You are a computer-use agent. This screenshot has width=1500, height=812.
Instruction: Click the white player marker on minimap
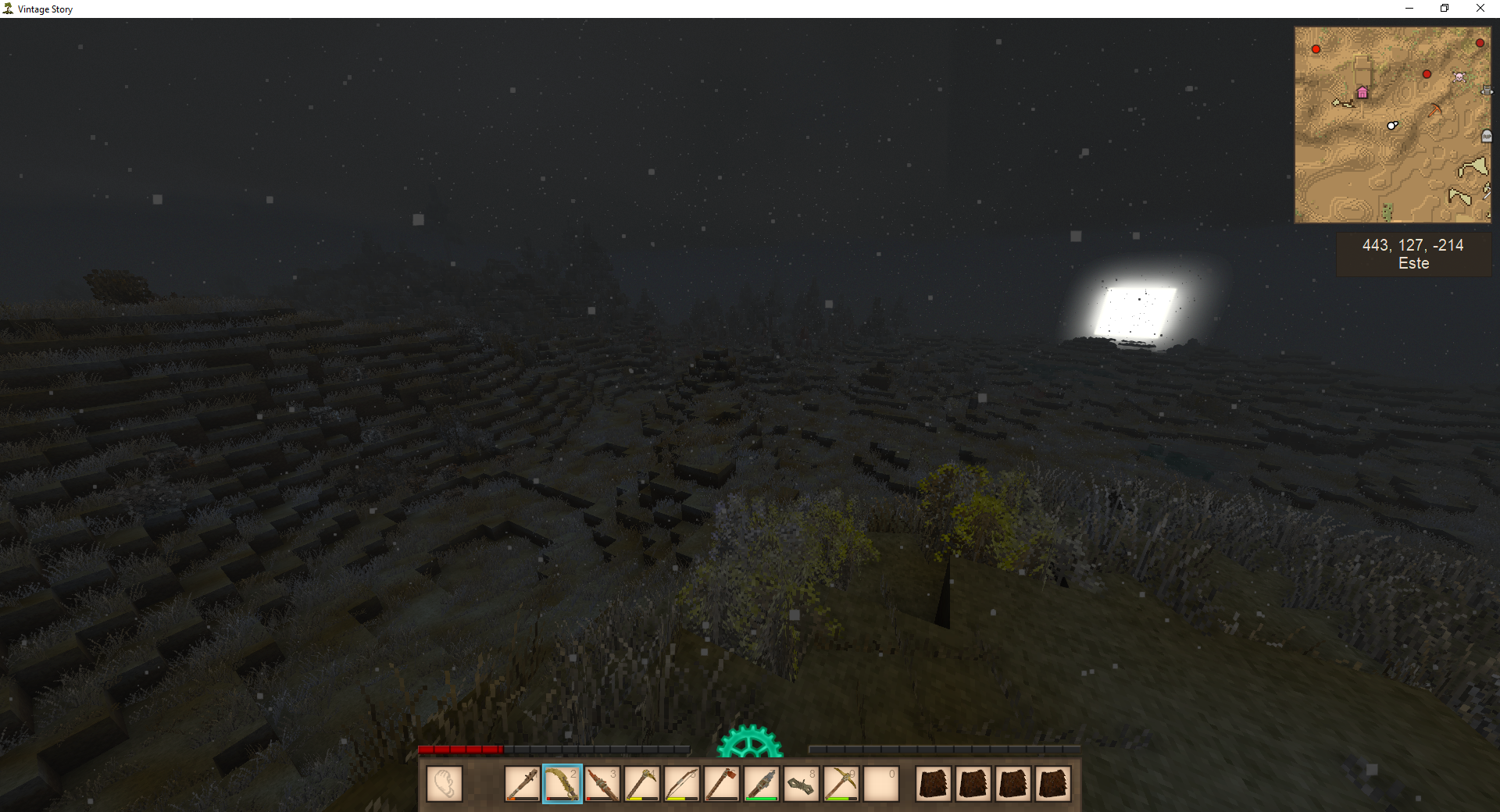pos(1392,125)
